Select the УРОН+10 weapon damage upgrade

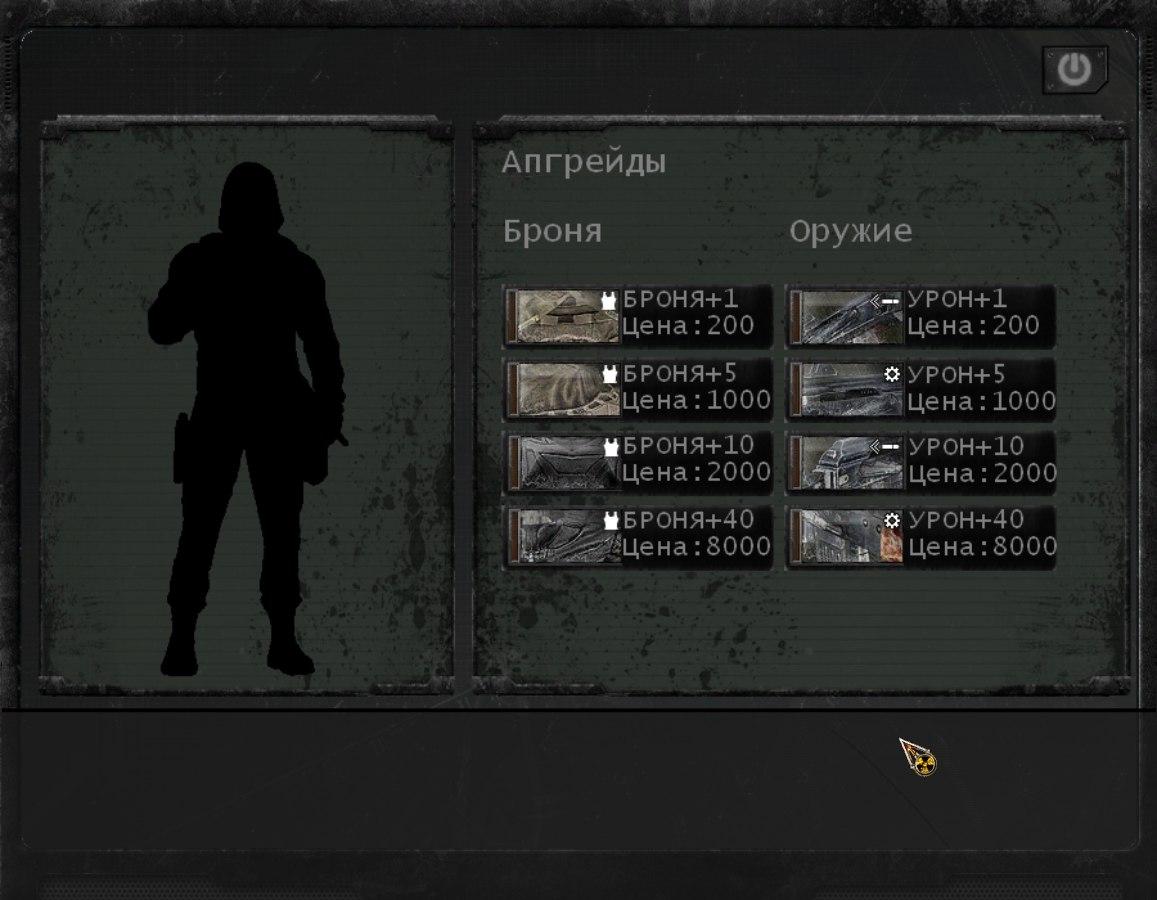pos(921,462)
